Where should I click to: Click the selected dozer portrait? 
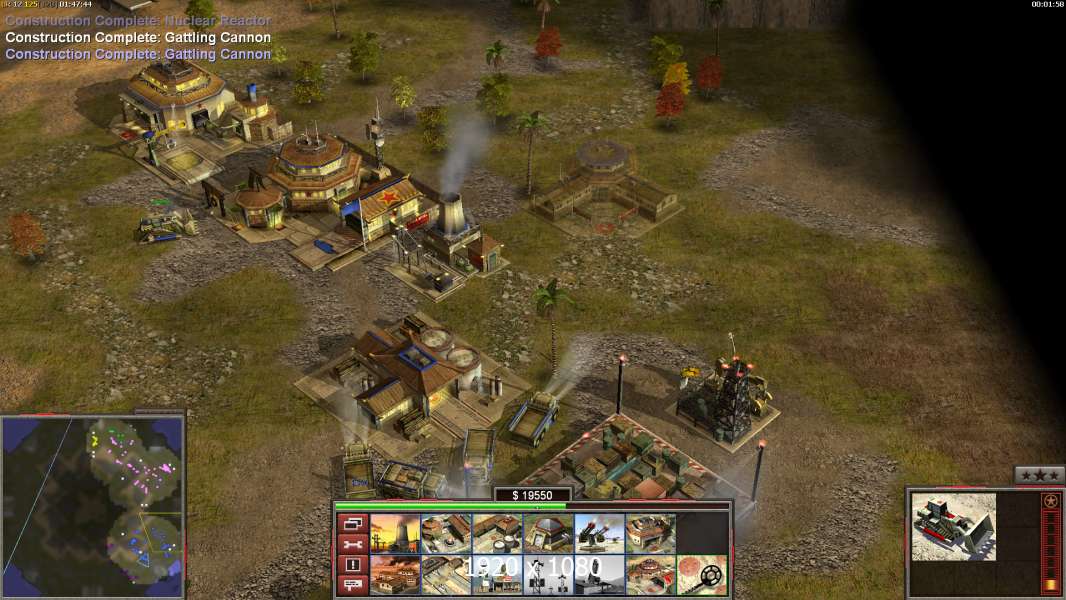click(x=953, y=525)
